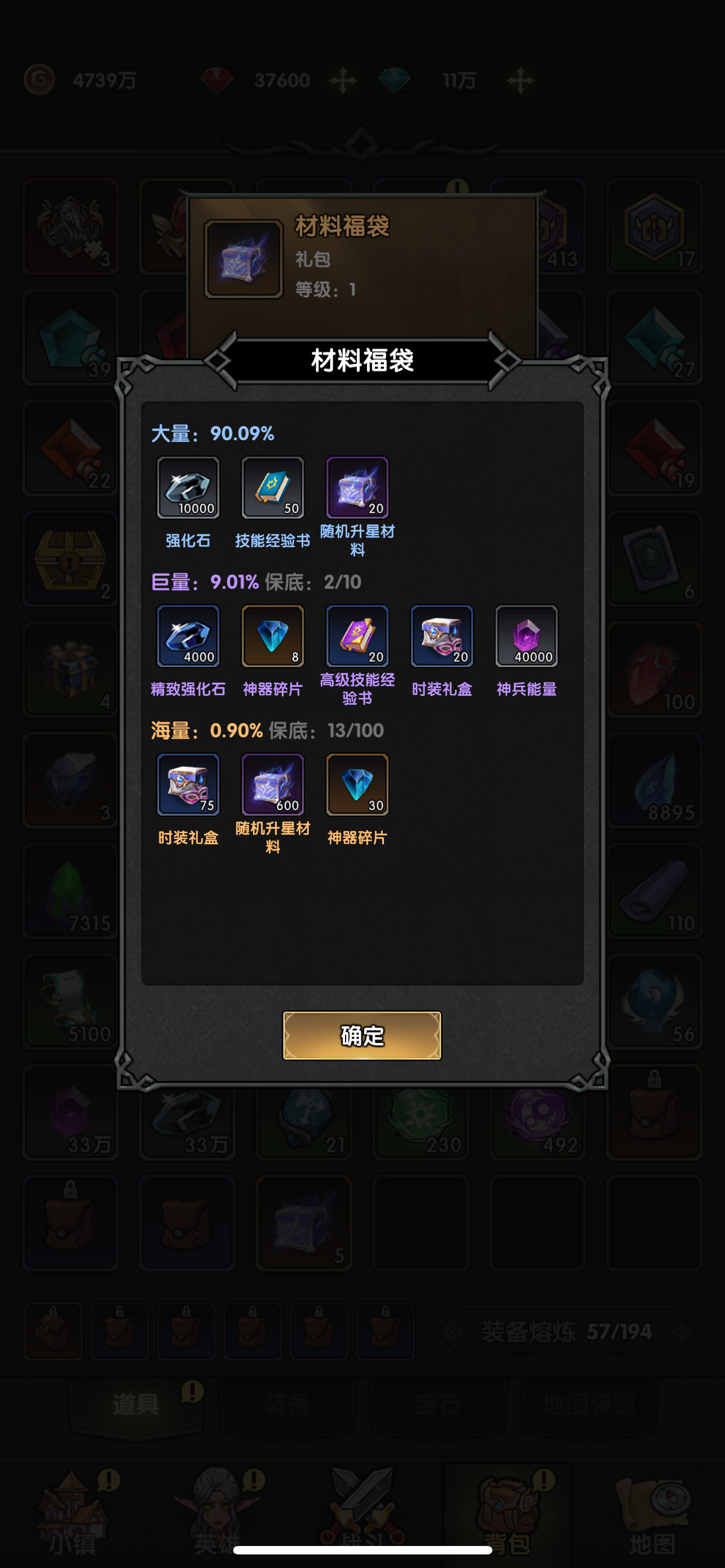This screenshot has height=1568, width=725.
Task: Tap the 随机升星材料 icon showing 600
Action: click(273, 785)
